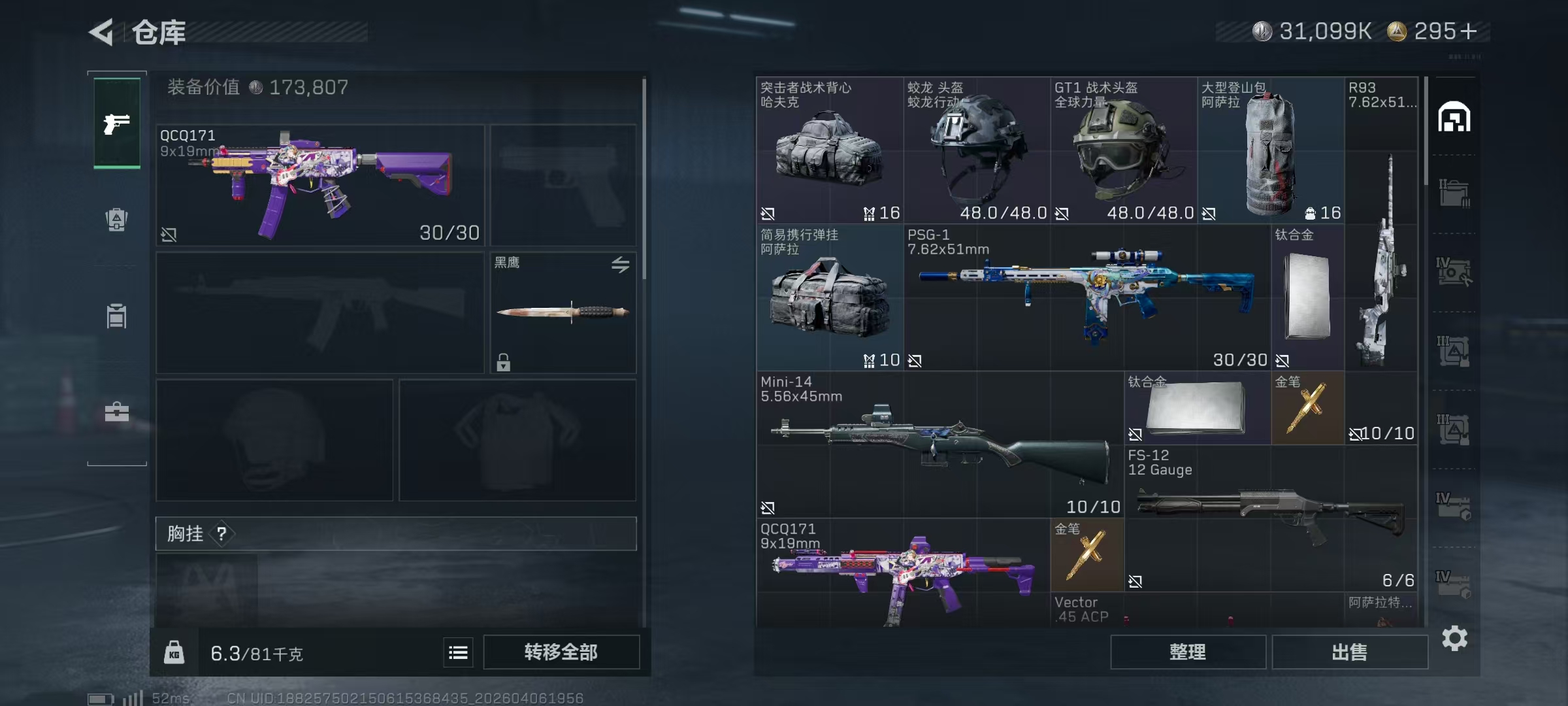Open stash settings gear icon
Viewport: 1568px width, 706px height.
point(1454,638)
